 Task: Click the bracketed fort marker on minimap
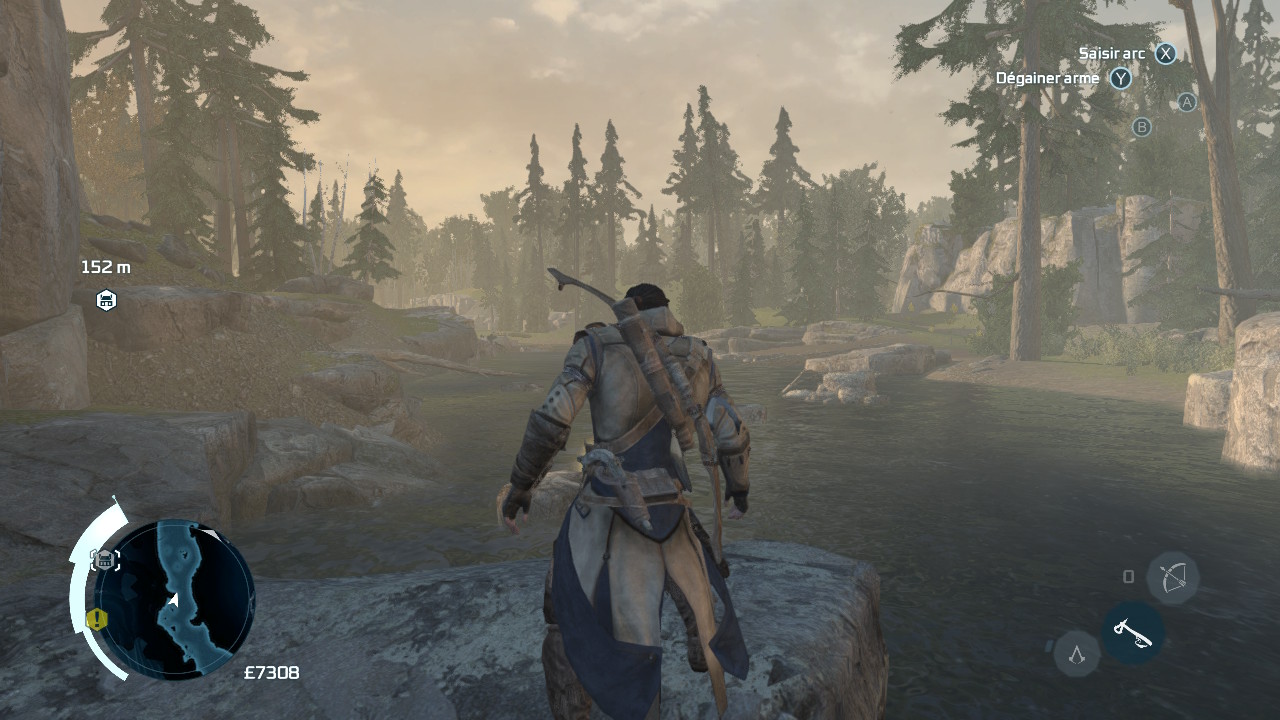coord(105,560)
